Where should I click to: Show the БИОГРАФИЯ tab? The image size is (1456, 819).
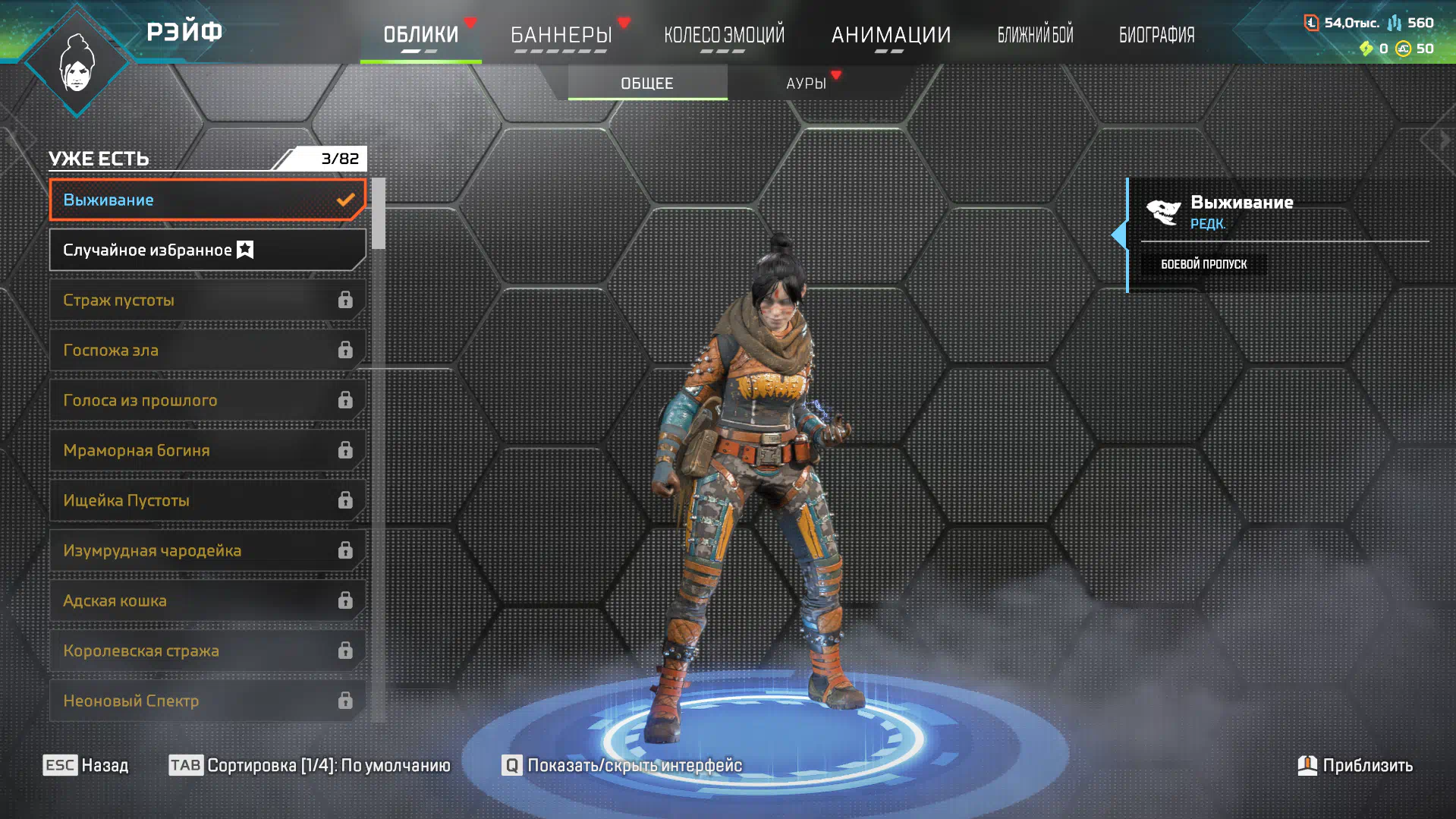(x=1156, y=35)
